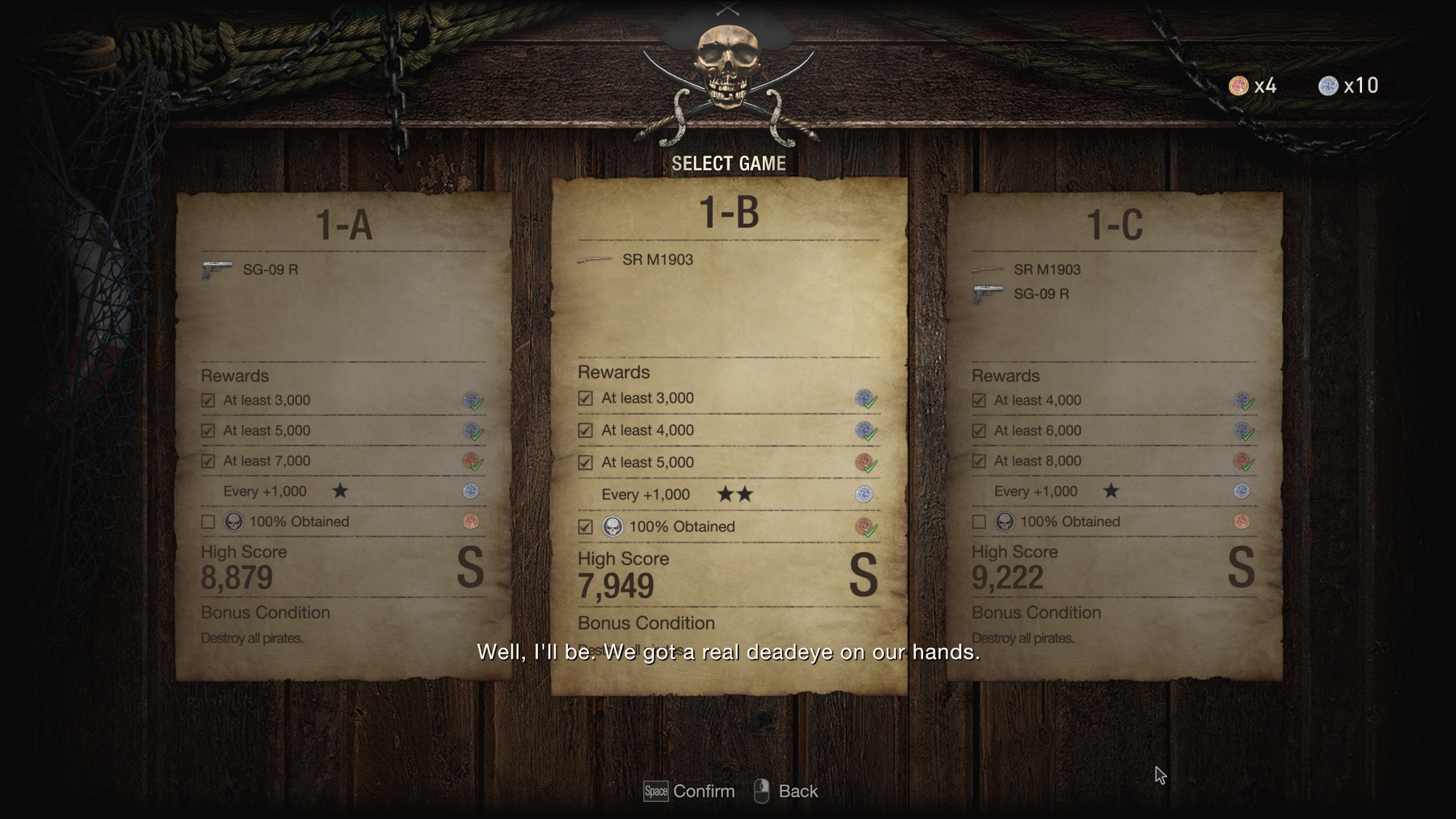Choose the 1-B game card
This screenshot has width=1456, height=819.
pos(729,437)
